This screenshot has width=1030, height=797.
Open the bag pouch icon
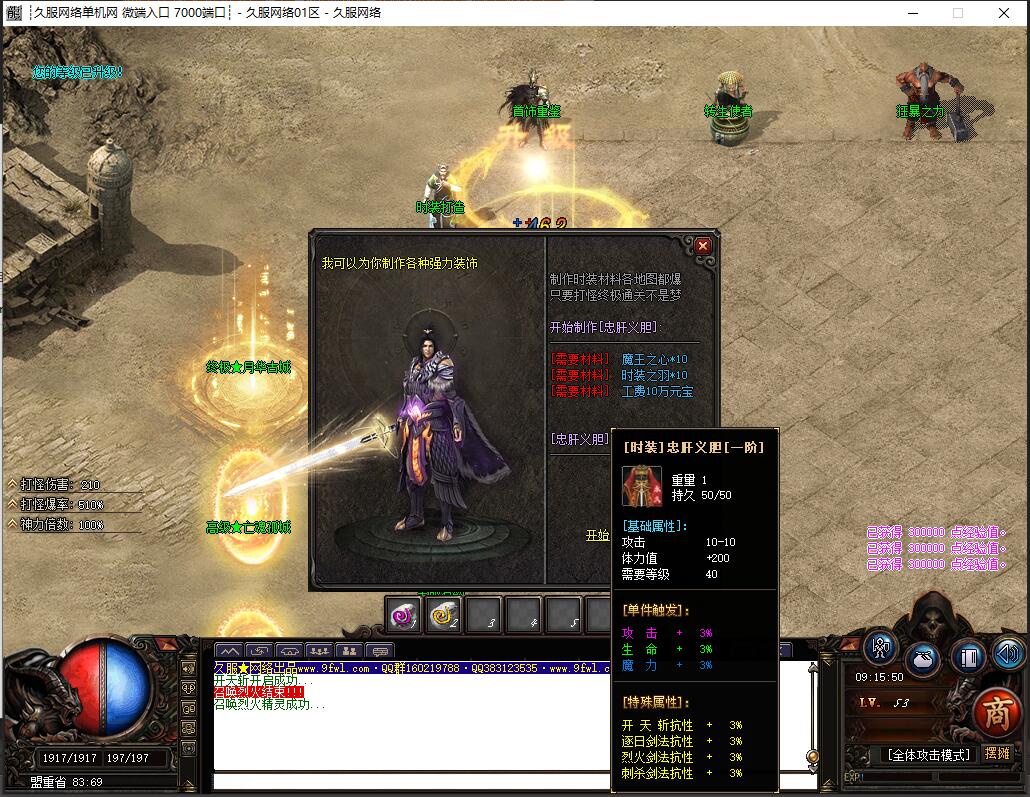pyautogui.click(x=923, y=660)
